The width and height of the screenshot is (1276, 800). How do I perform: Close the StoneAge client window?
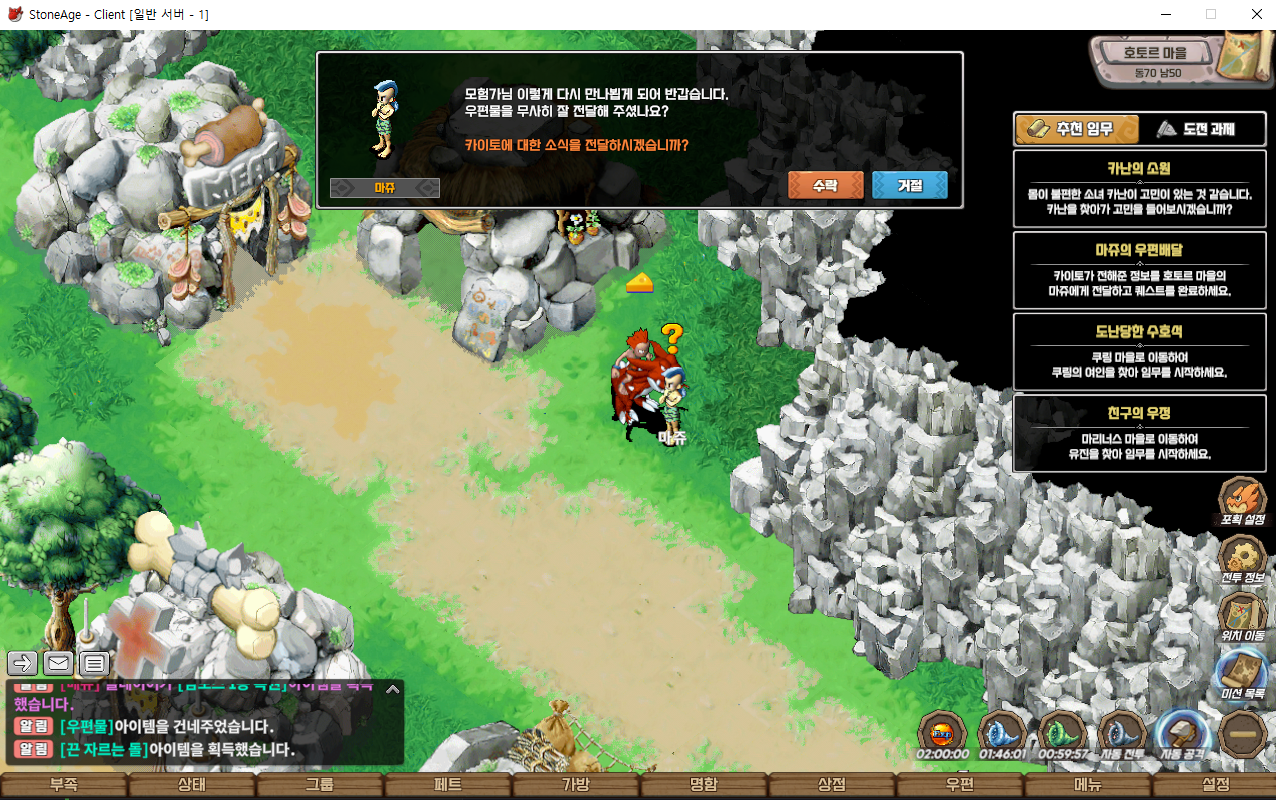[1256, 15]
